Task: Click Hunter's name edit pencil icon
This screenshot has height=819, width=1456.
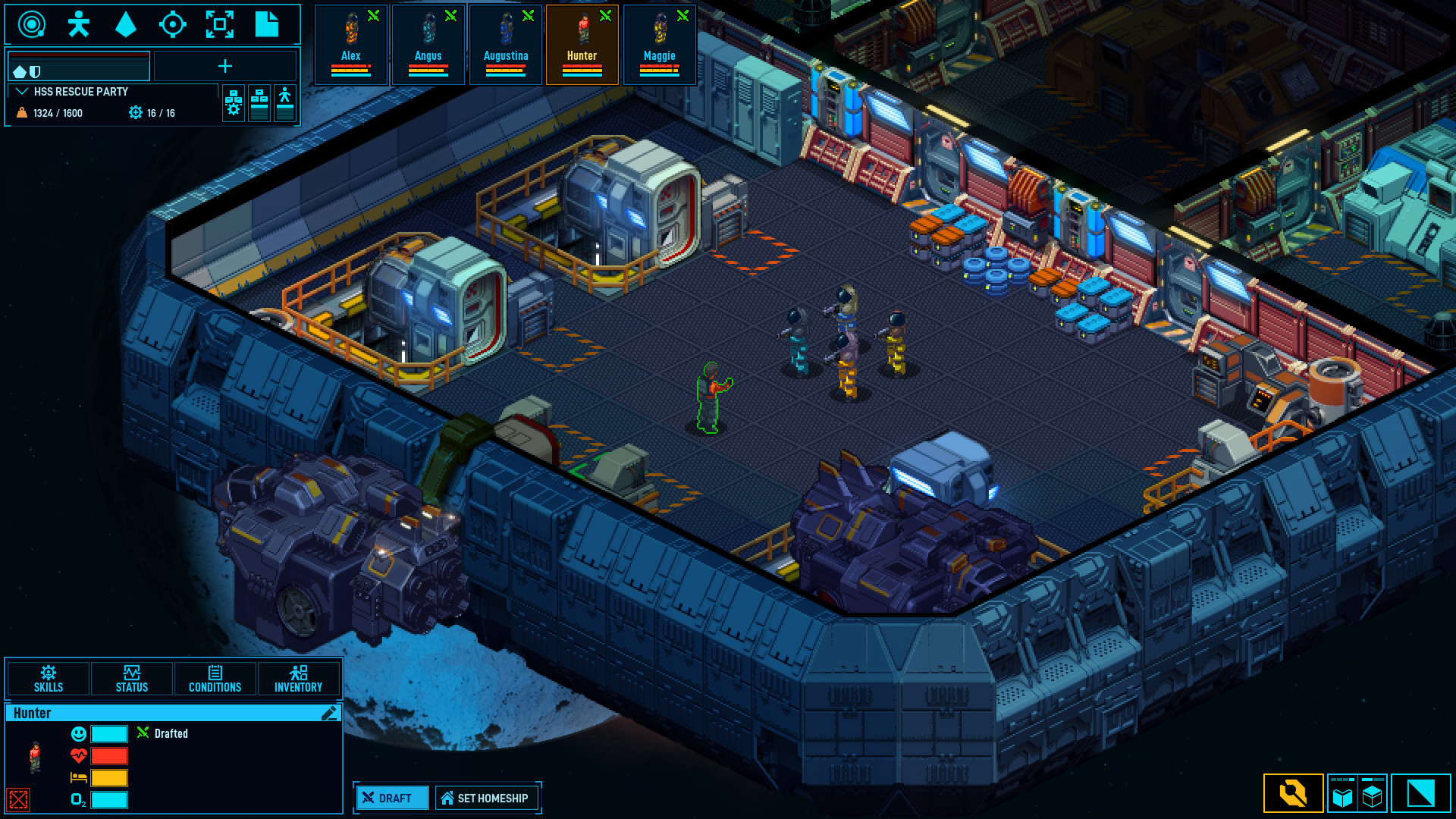Action: (328, 712)
